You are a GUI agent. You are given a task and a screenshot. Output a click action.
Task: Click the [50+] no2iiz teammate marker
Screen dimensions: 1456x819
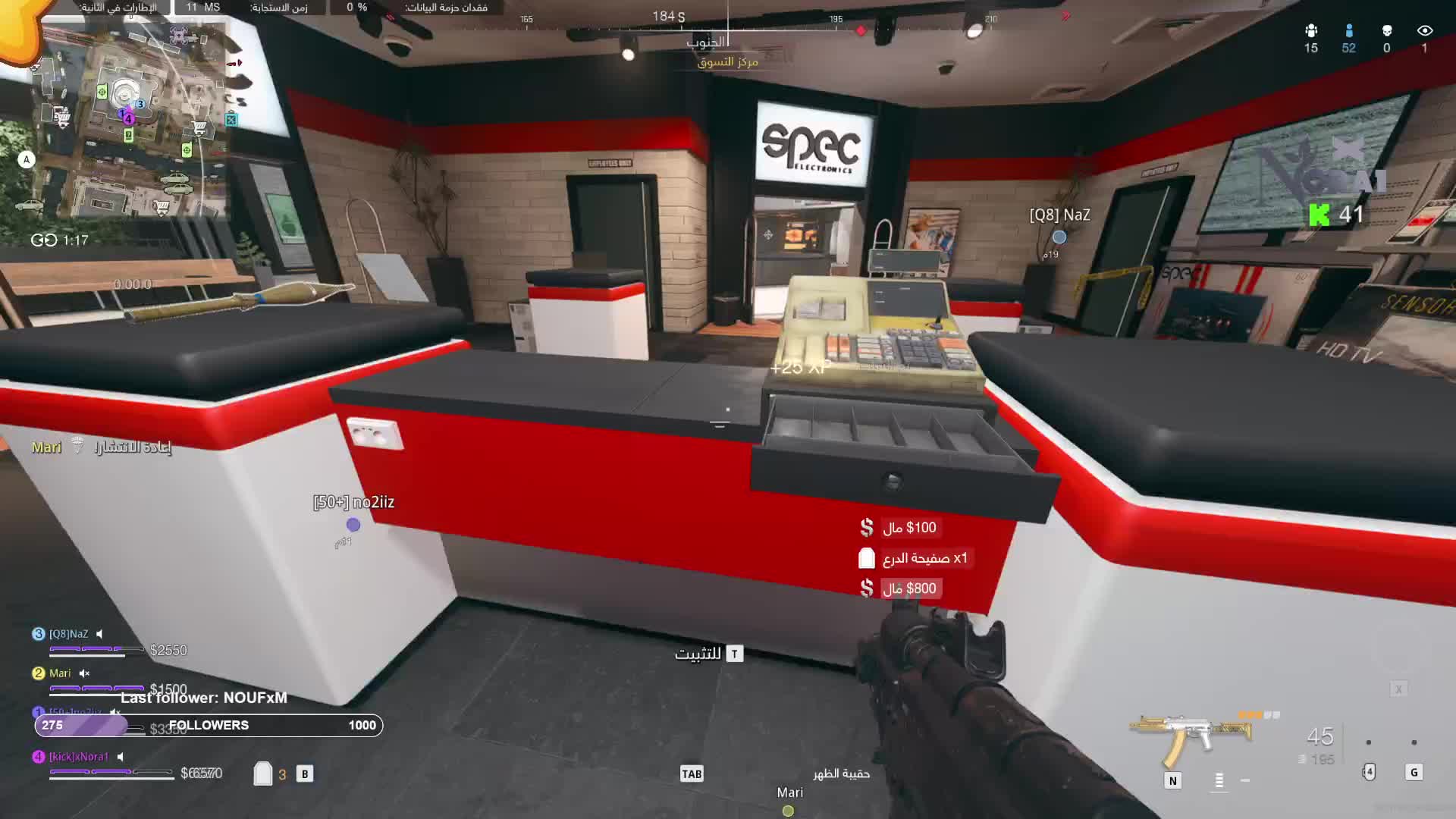(x=353, y=525)
